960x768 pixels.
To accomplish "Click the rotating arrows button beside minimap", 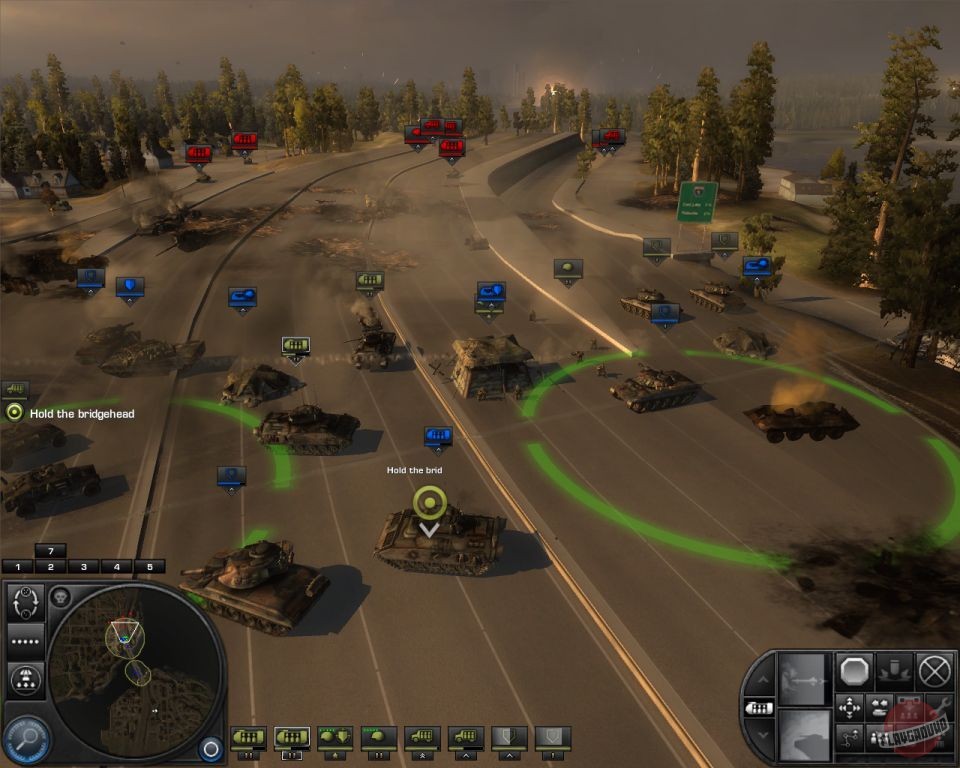I will point(25,602).
